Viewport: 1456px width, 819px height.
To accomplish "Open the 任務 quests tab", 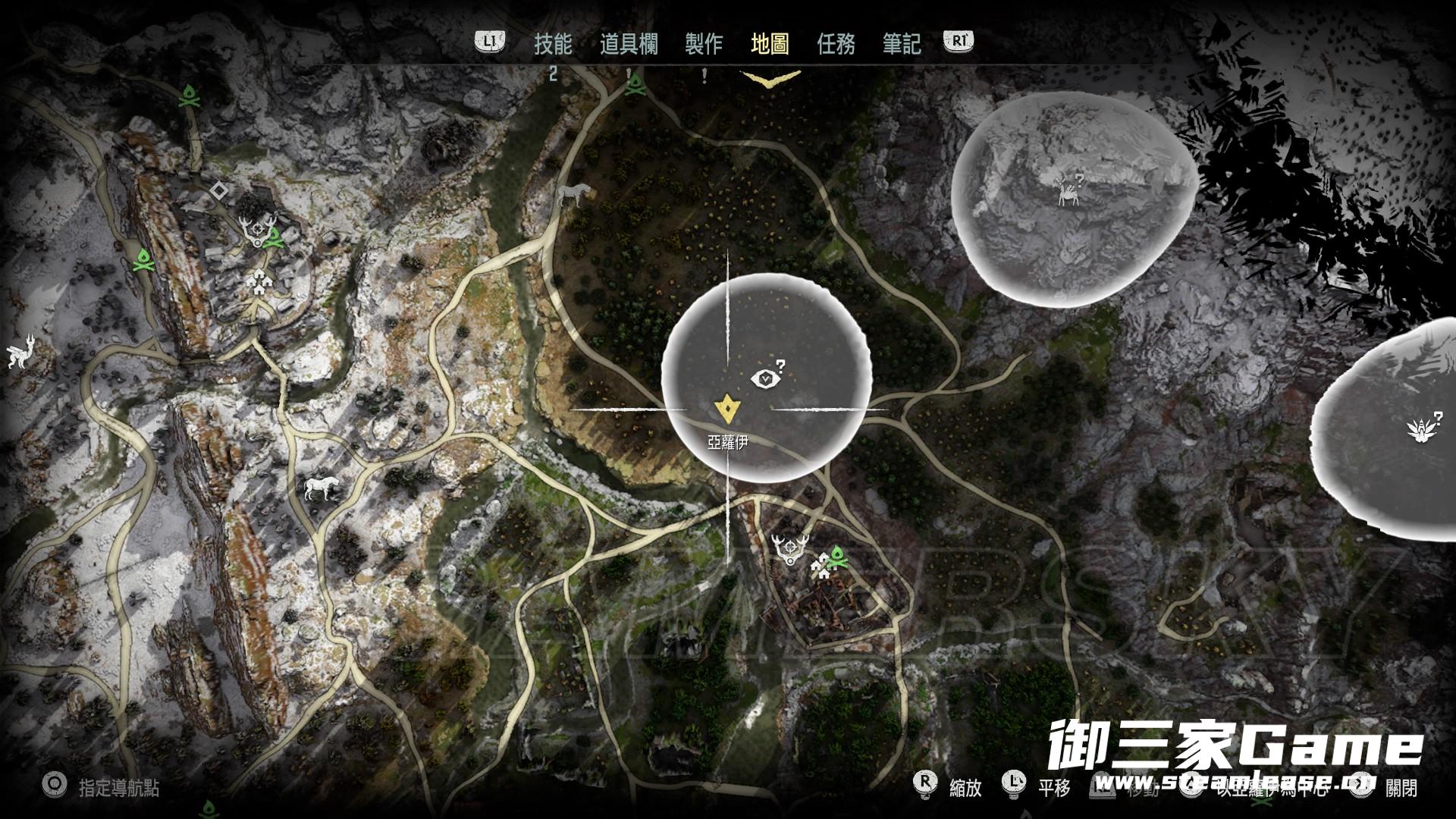I will tap(836, 44).
